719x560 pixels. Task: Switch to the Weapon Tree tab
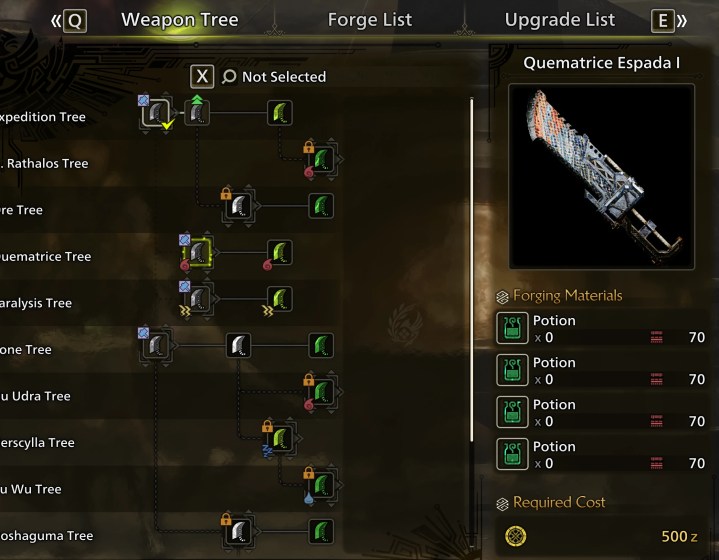pyautogui.click(x=179, y=20)
